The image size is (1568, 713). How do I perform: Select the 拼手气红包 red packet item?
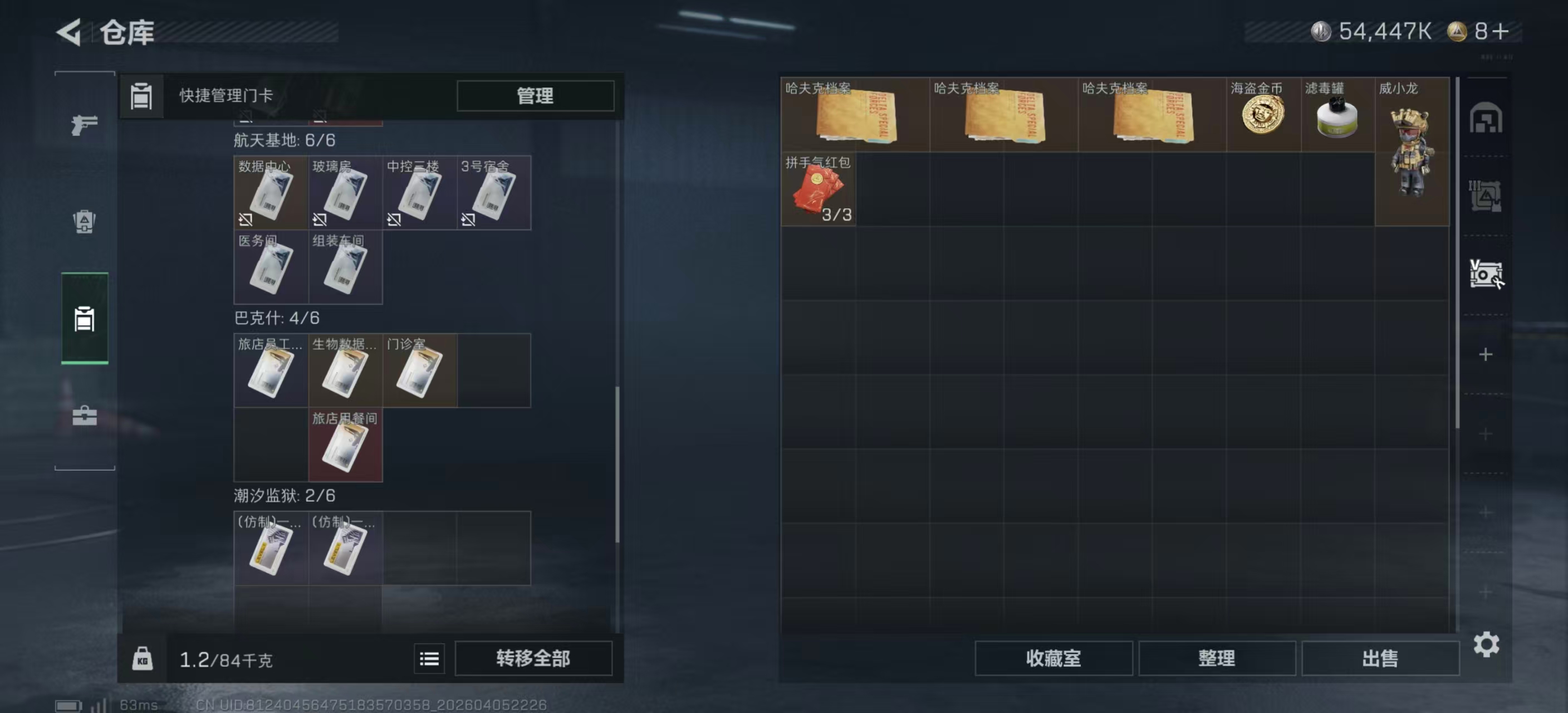pyautogui.click(x=819, y=191)
